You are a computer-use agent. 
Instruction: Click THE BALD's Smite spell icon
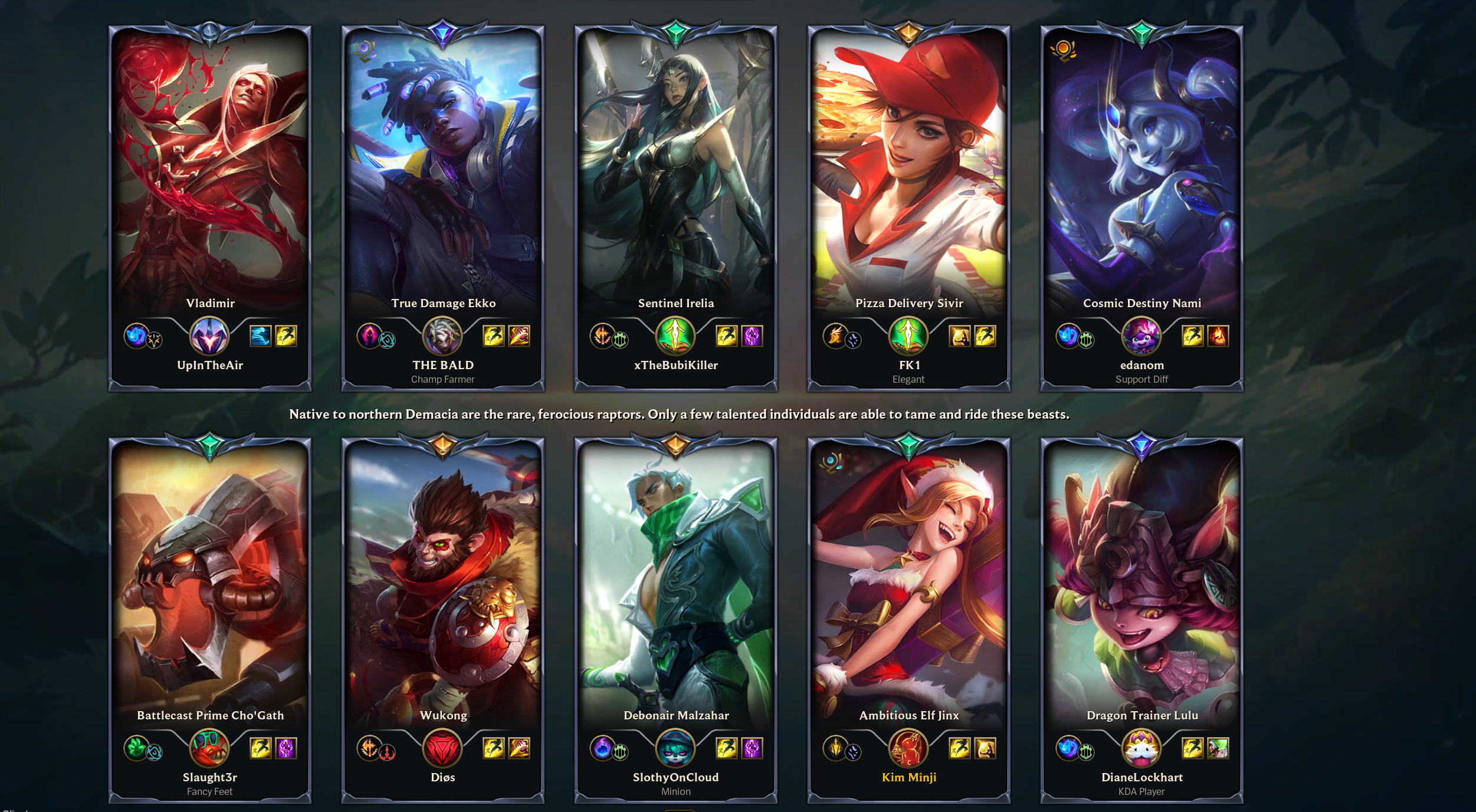pyautogui.click(x=519, y=336)
